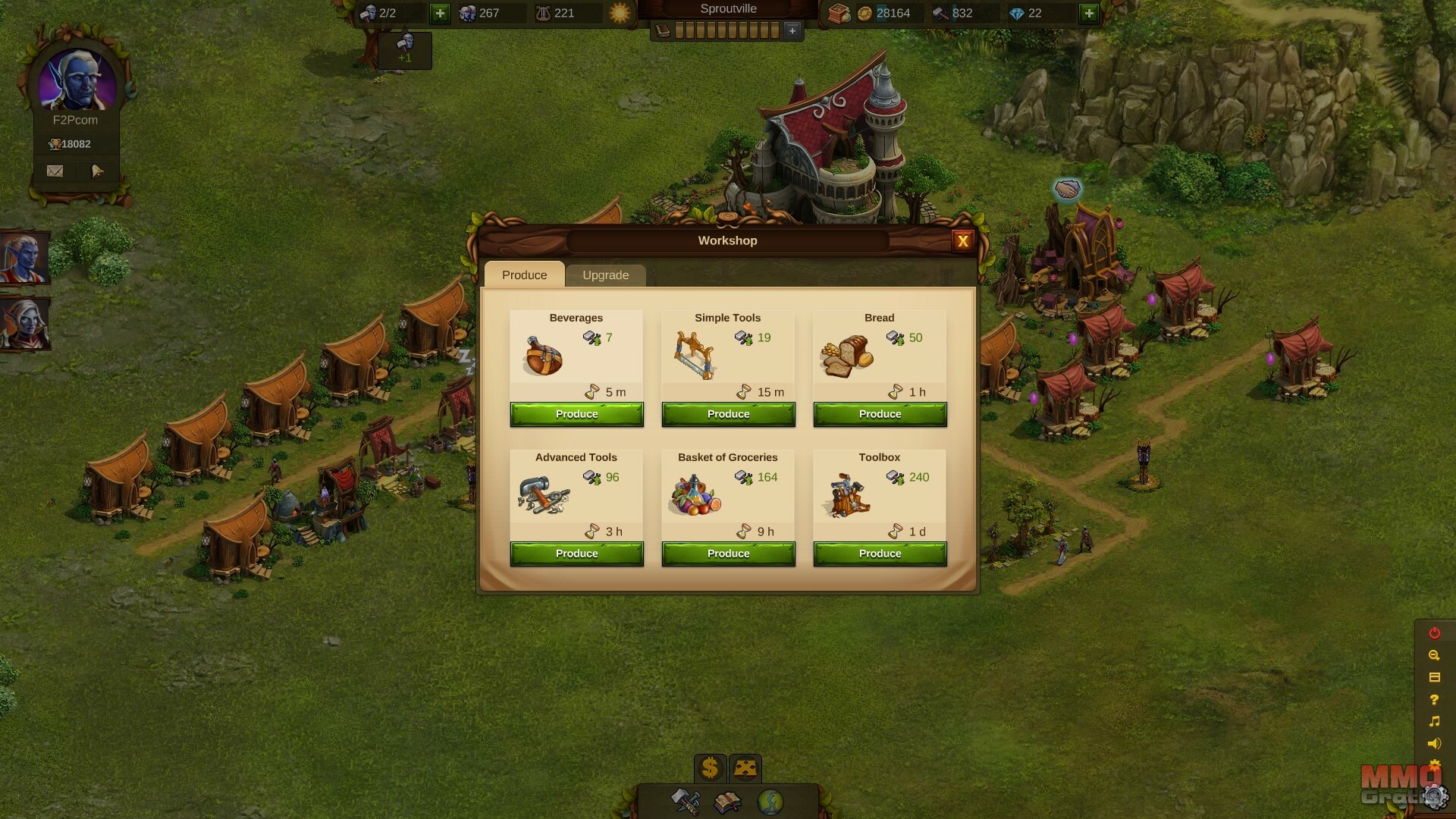Open the dollar-sign sell mode button
Screen dimensions: 1456x819
pyautogui.click(x=710, y=768)
